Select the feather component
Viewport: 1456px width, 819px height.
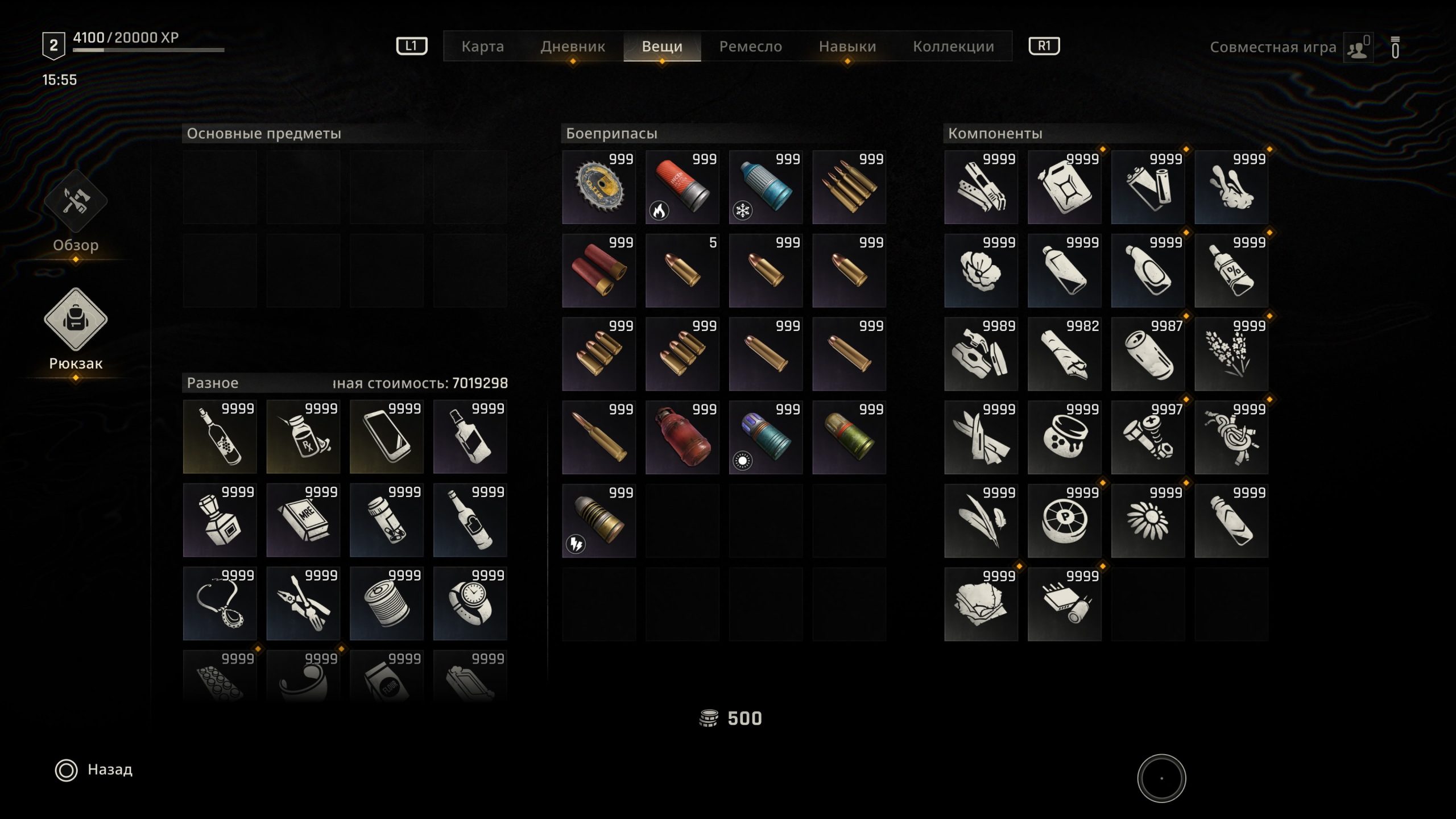tap(981, 519)
